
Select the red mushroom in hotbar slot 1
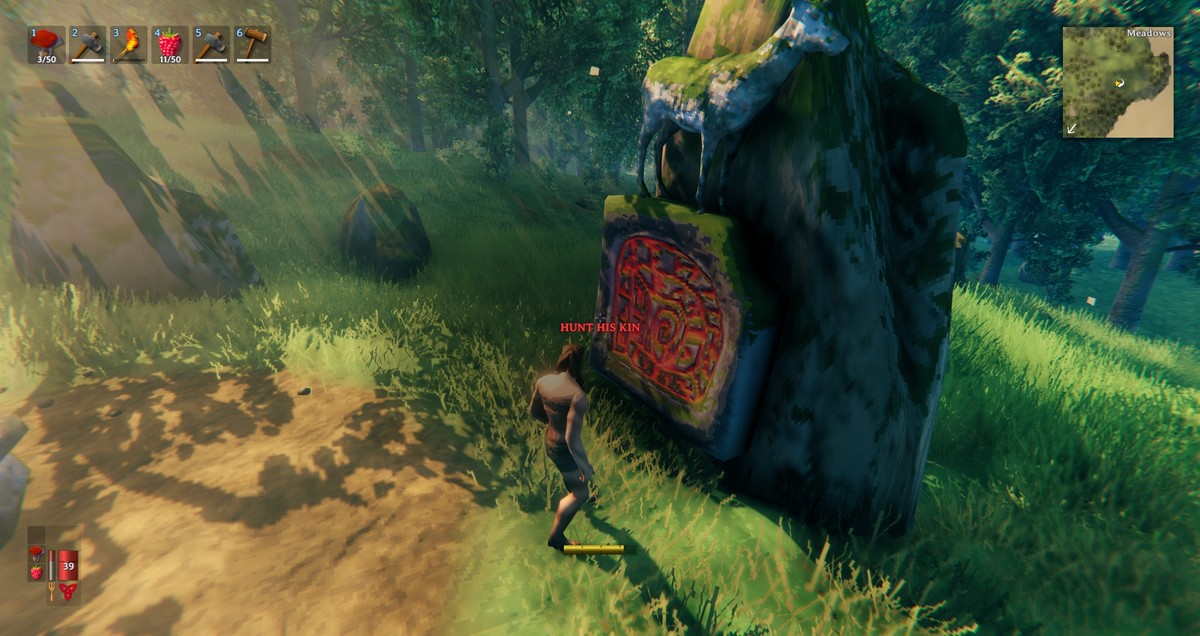(x=46, y=45)
